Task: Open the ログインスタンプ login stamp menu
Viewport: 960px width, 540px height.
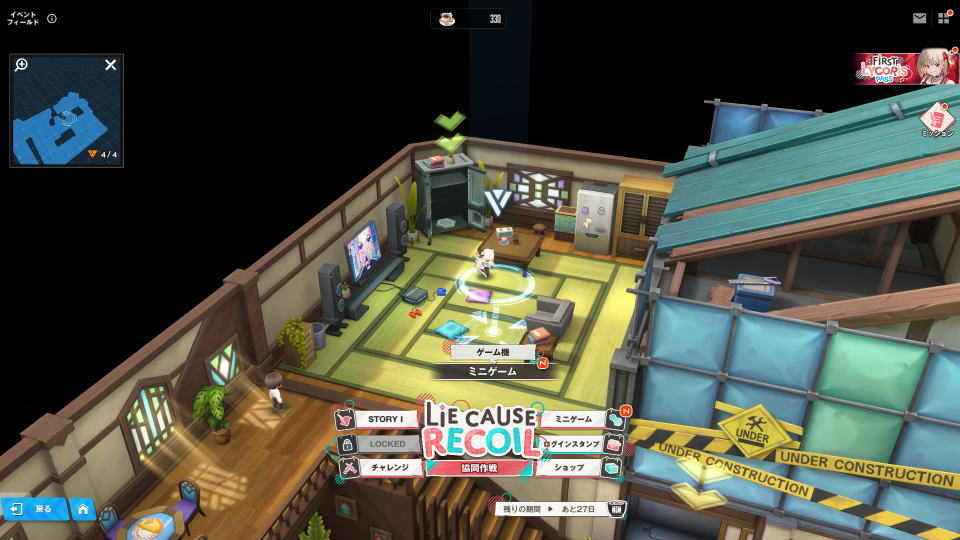Action: [x=572, y=443]
